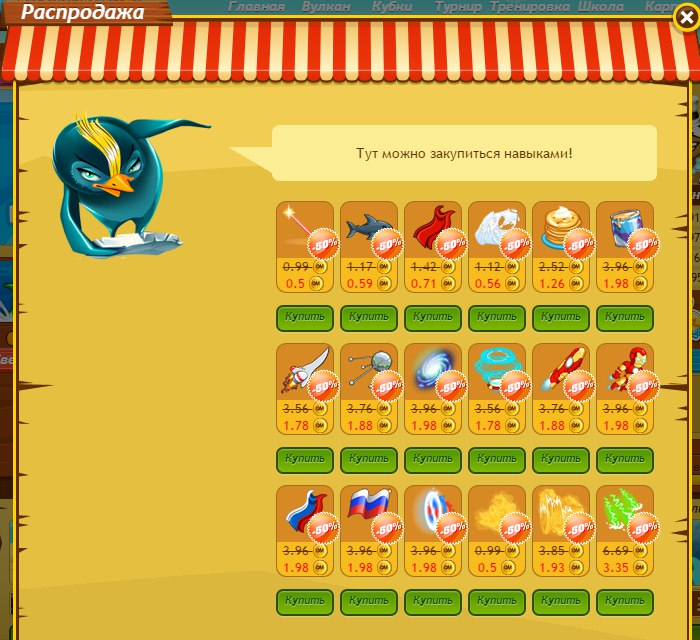Buy the Captain America shield skill

(433, 602)
